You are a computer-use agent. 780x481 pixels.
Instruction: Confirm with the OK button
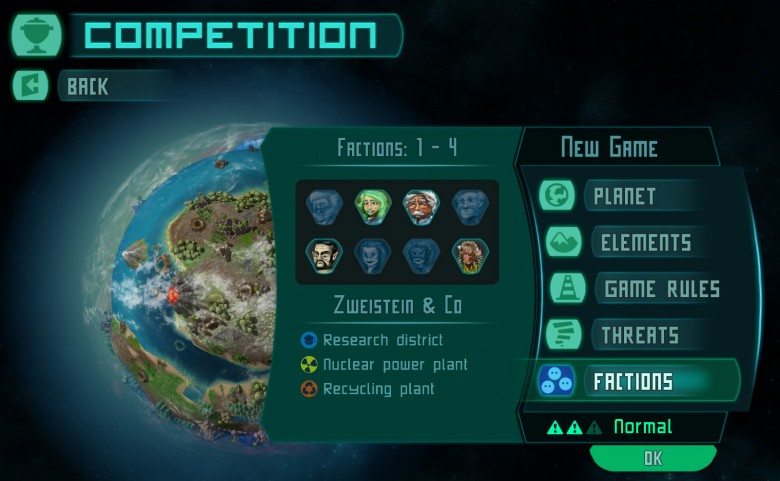point(652,458)
